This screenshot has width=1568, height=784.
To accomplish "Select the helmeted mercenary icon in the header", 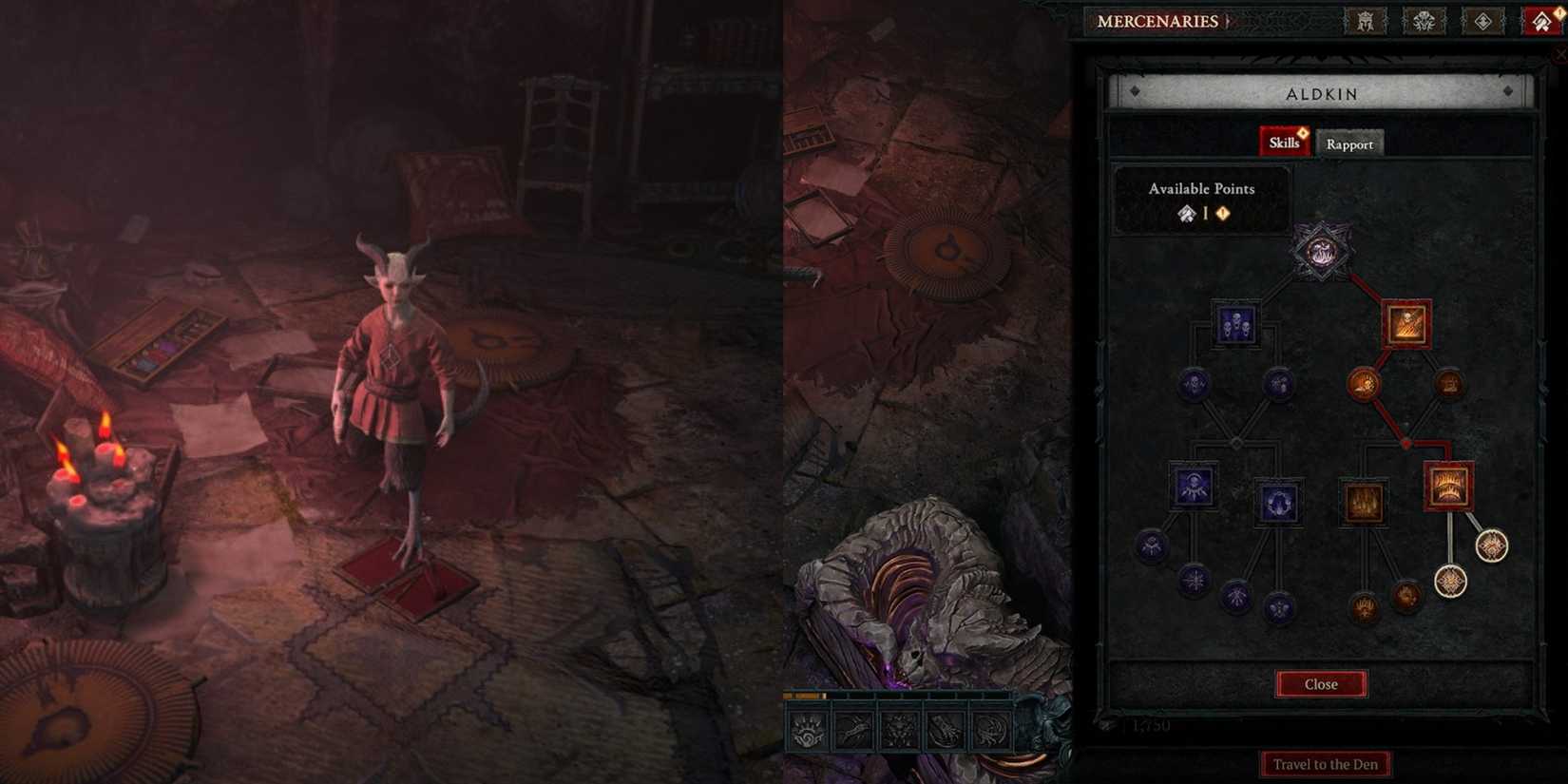I will pyautogui.click(x=1366, y=21).
